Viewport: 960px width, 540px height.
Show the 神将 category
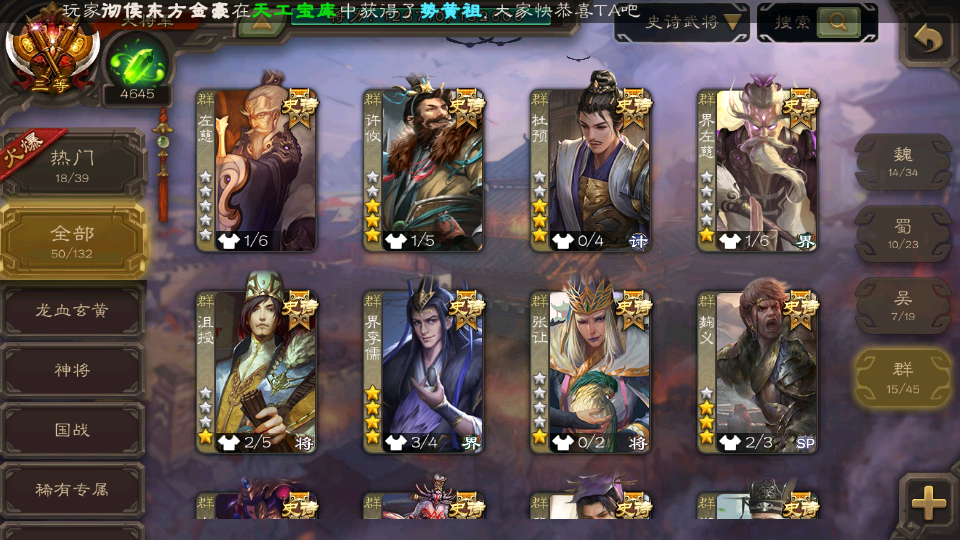click(x=72, y=370)
